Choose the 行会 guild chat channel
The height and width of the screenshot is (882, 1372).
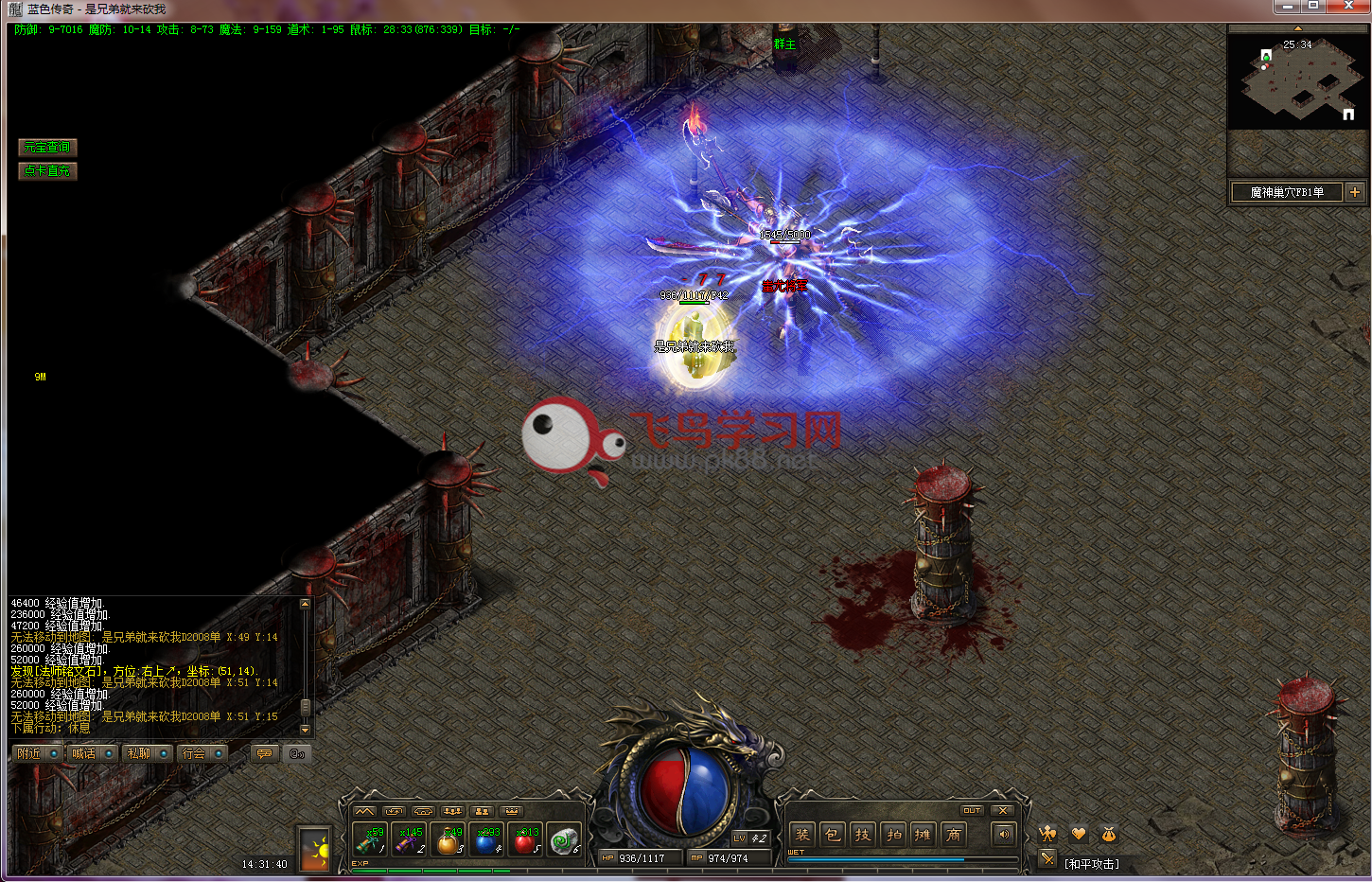click(194, 753)
